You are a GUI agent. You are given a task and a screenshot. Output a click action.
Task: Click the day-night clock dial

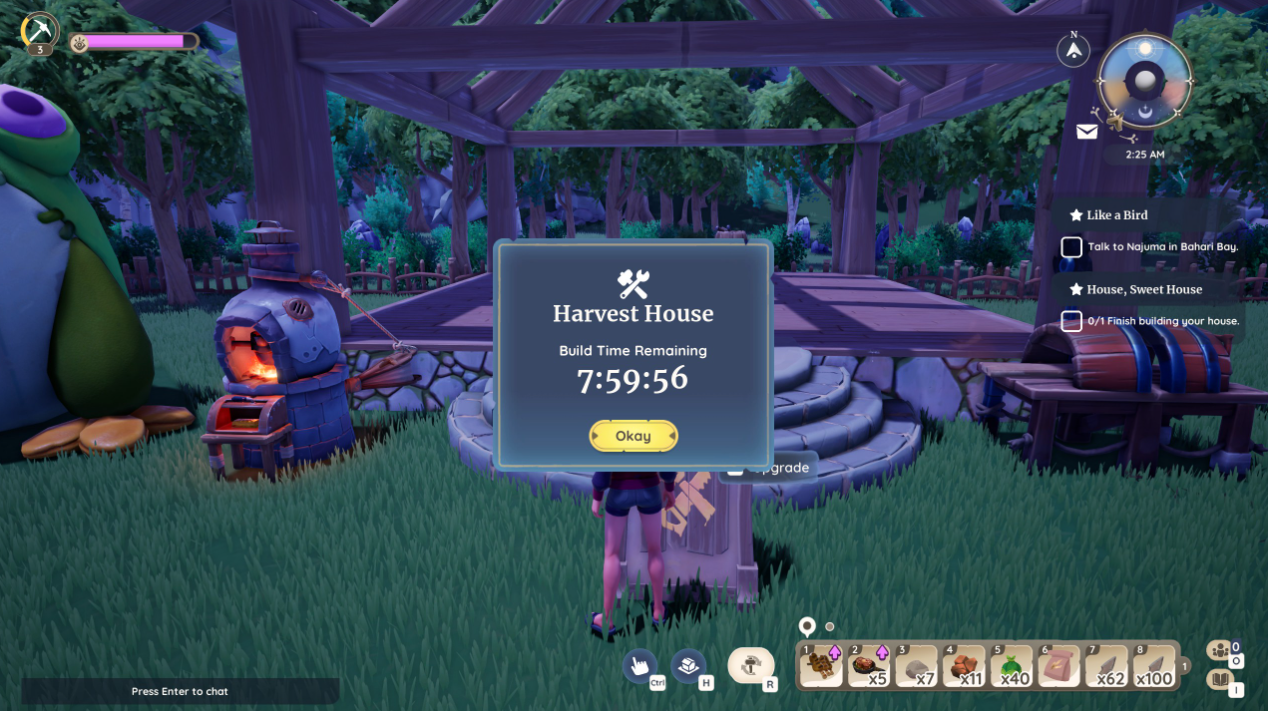[x=1144, y=81]
